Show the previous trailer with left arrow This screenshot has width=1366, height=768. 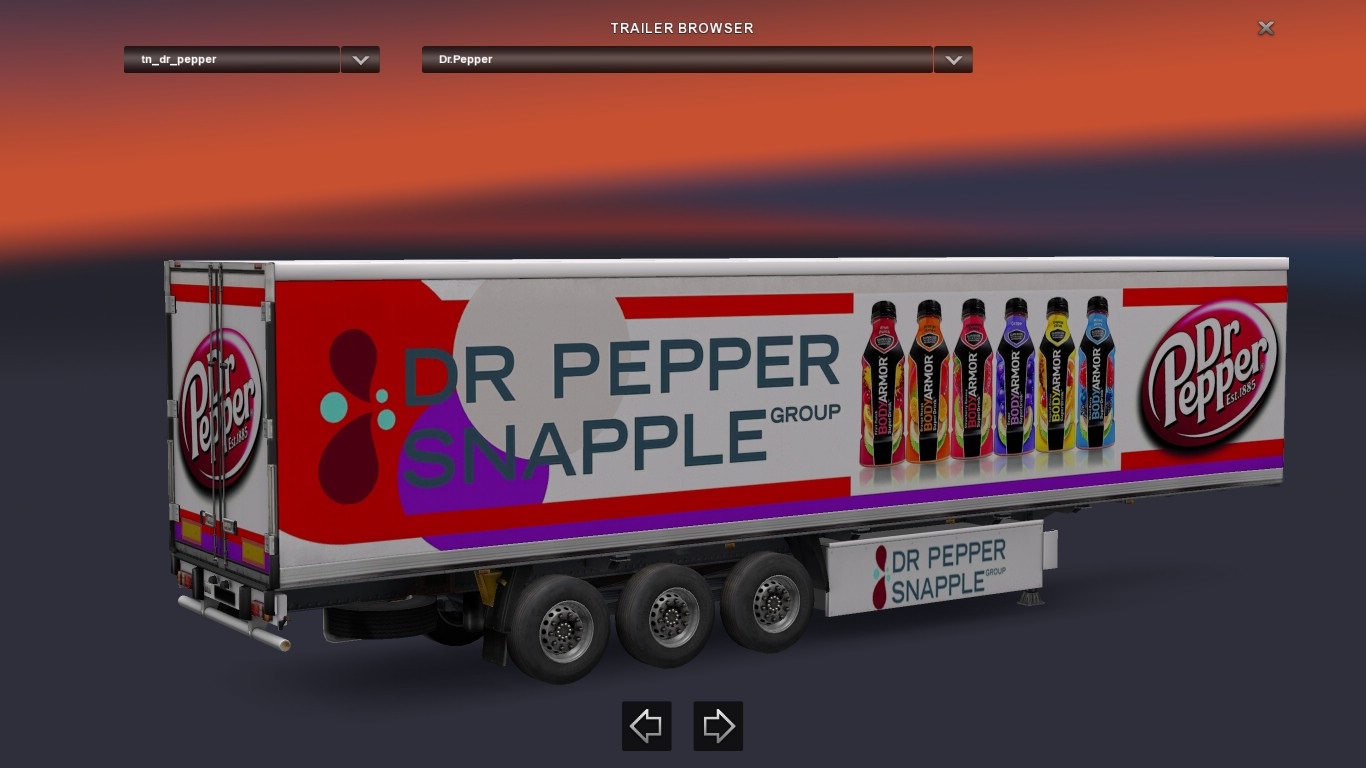(646, 726)
